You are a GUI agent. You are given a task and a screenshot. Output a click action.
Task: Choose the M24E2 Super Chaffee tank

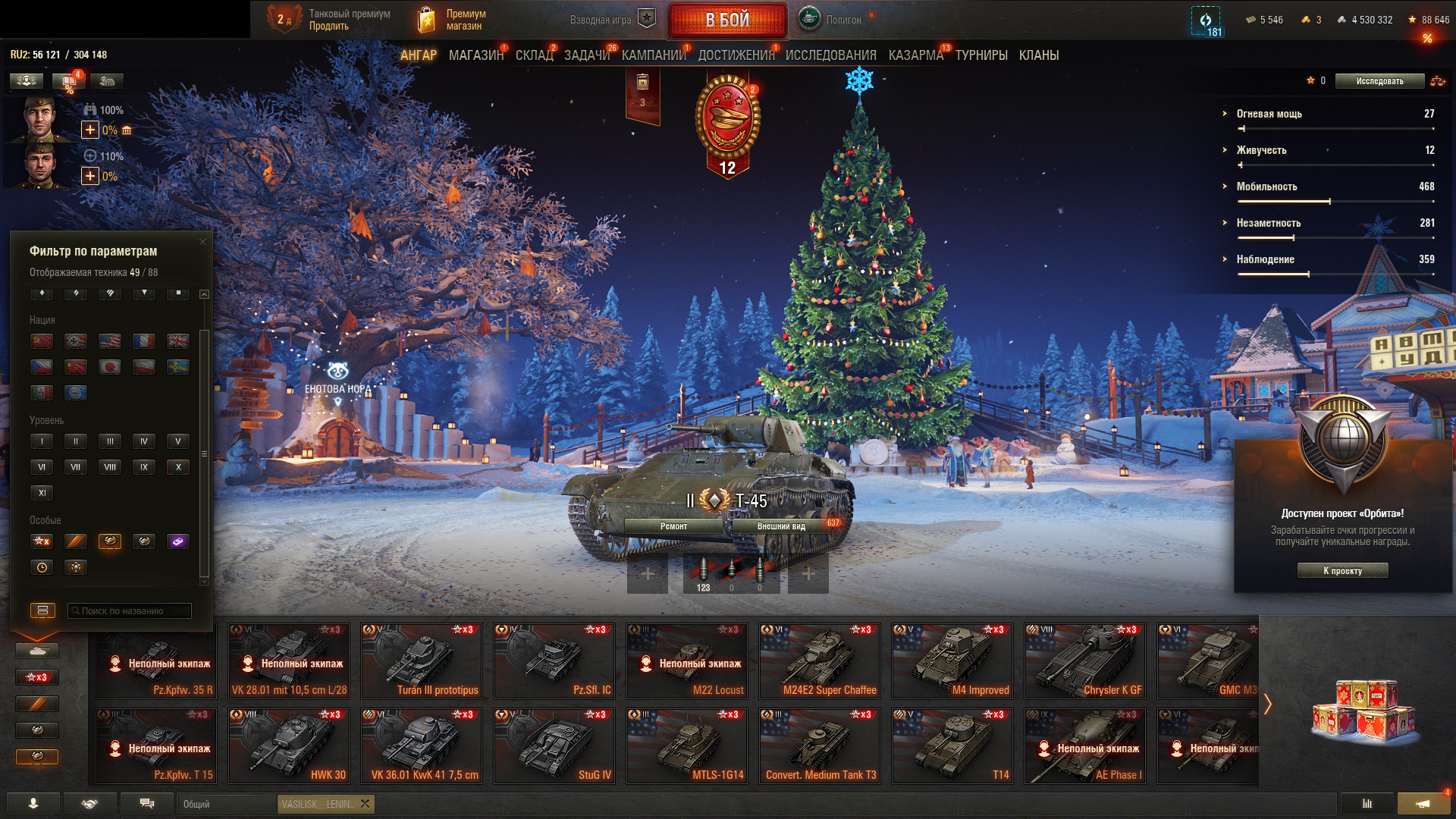coord(820,661)
